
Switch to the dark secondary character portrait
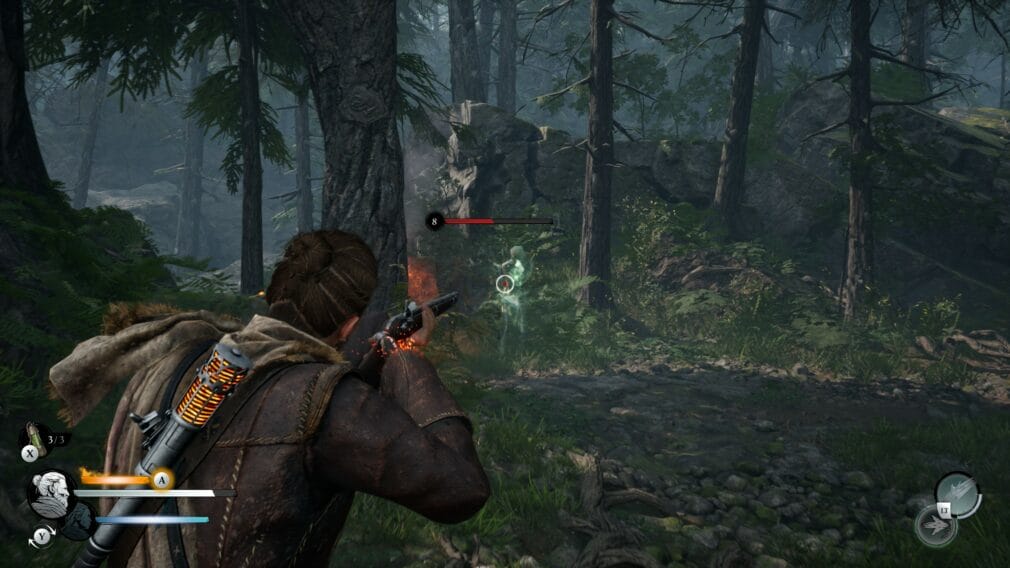78,520
